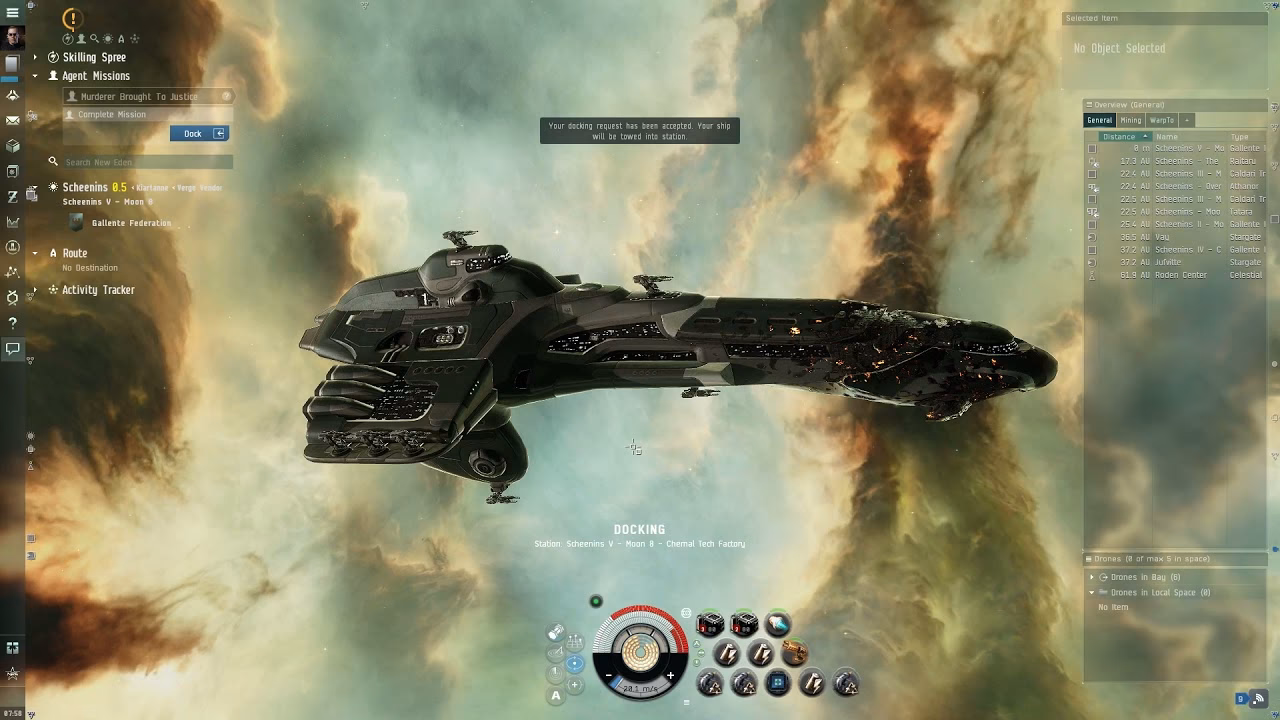1280x720 pixels.
Task: Switch to the Mining overview tab
Action: [x=1129, y=120]
